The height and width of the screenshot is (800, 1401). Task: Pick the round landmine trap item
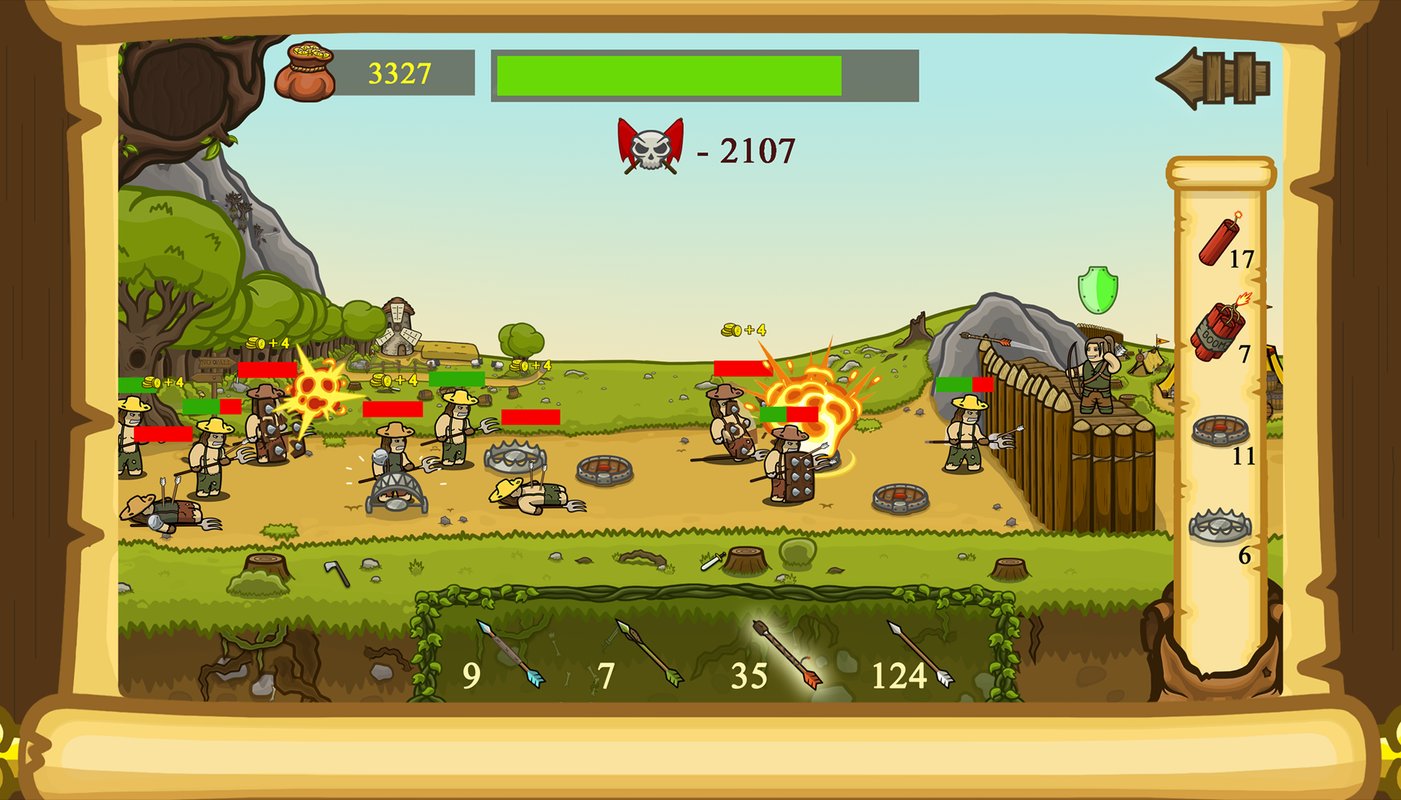coord(1220,430)
